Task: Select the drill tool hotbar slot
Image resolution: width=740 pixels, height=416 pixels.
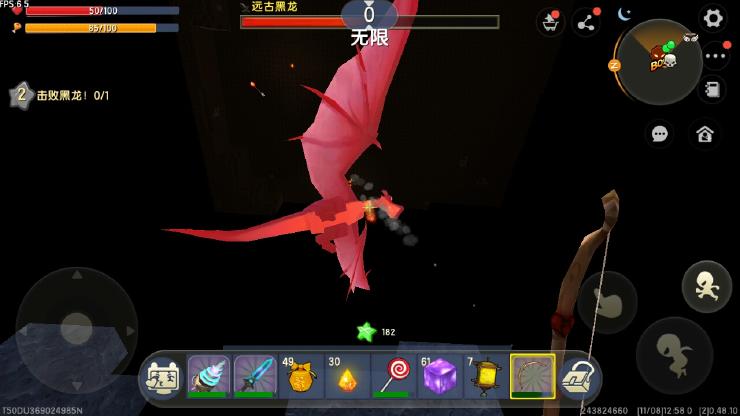Action: point(209,377)
